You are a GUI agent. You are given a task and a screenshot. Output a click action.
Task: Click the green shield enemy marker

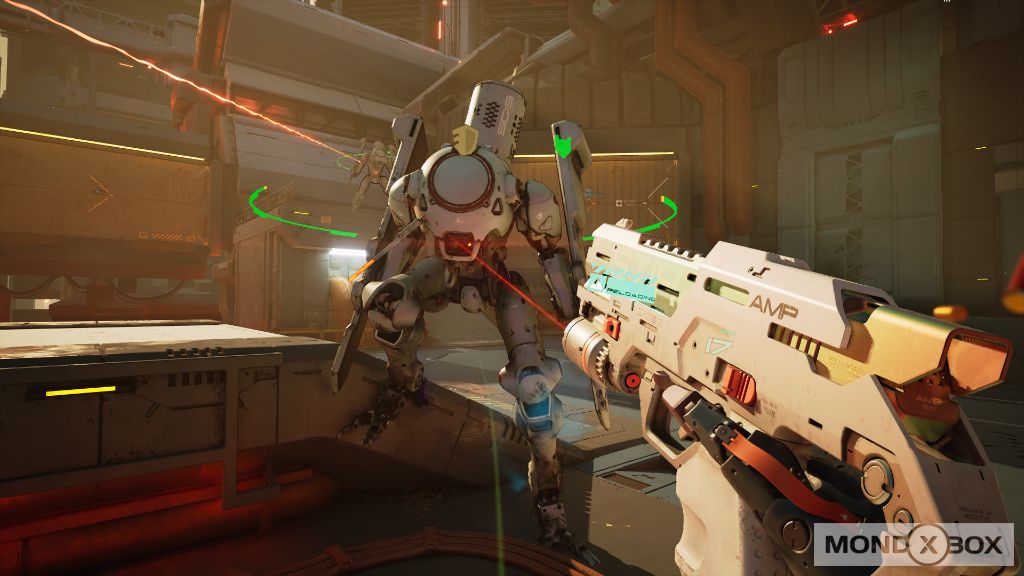pyautogui.click(x=565, y=148)
